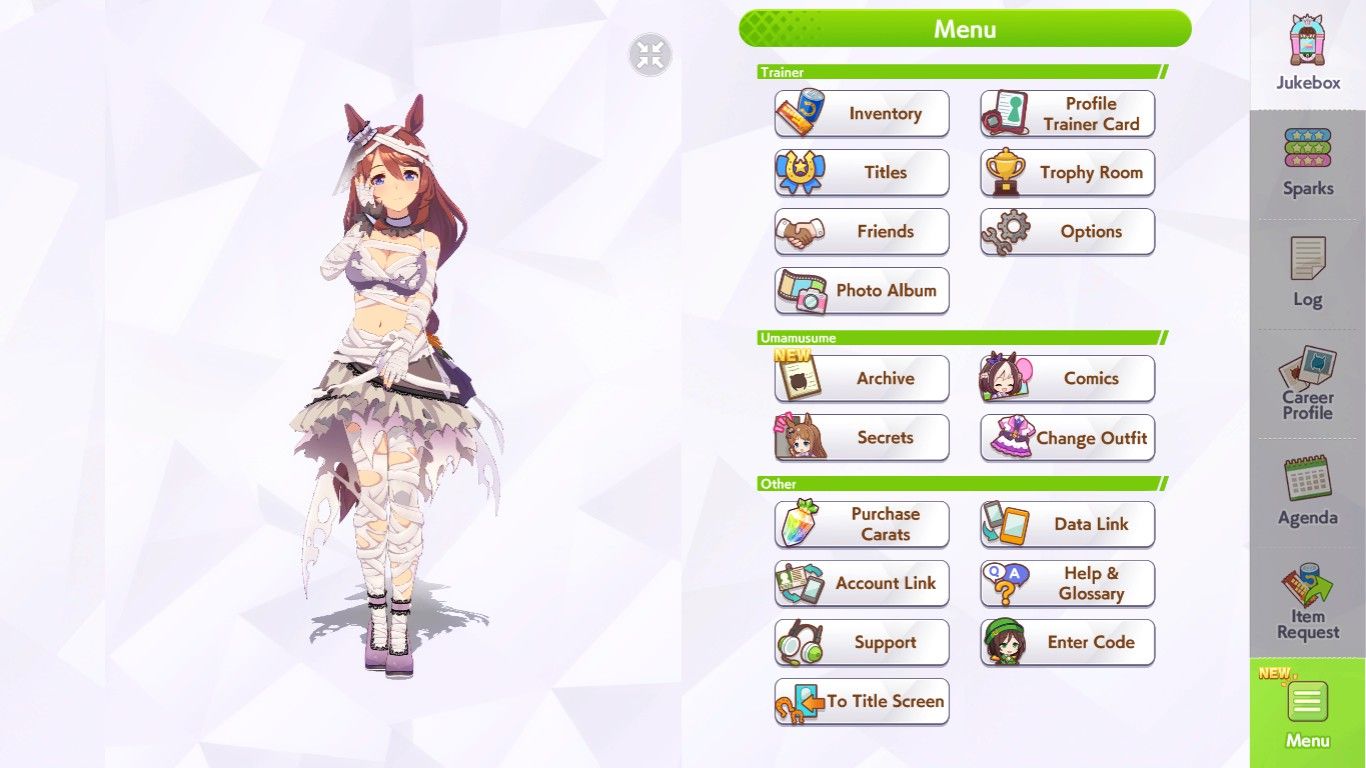
Task: Open the Archive button
Action: pos(862,379)
